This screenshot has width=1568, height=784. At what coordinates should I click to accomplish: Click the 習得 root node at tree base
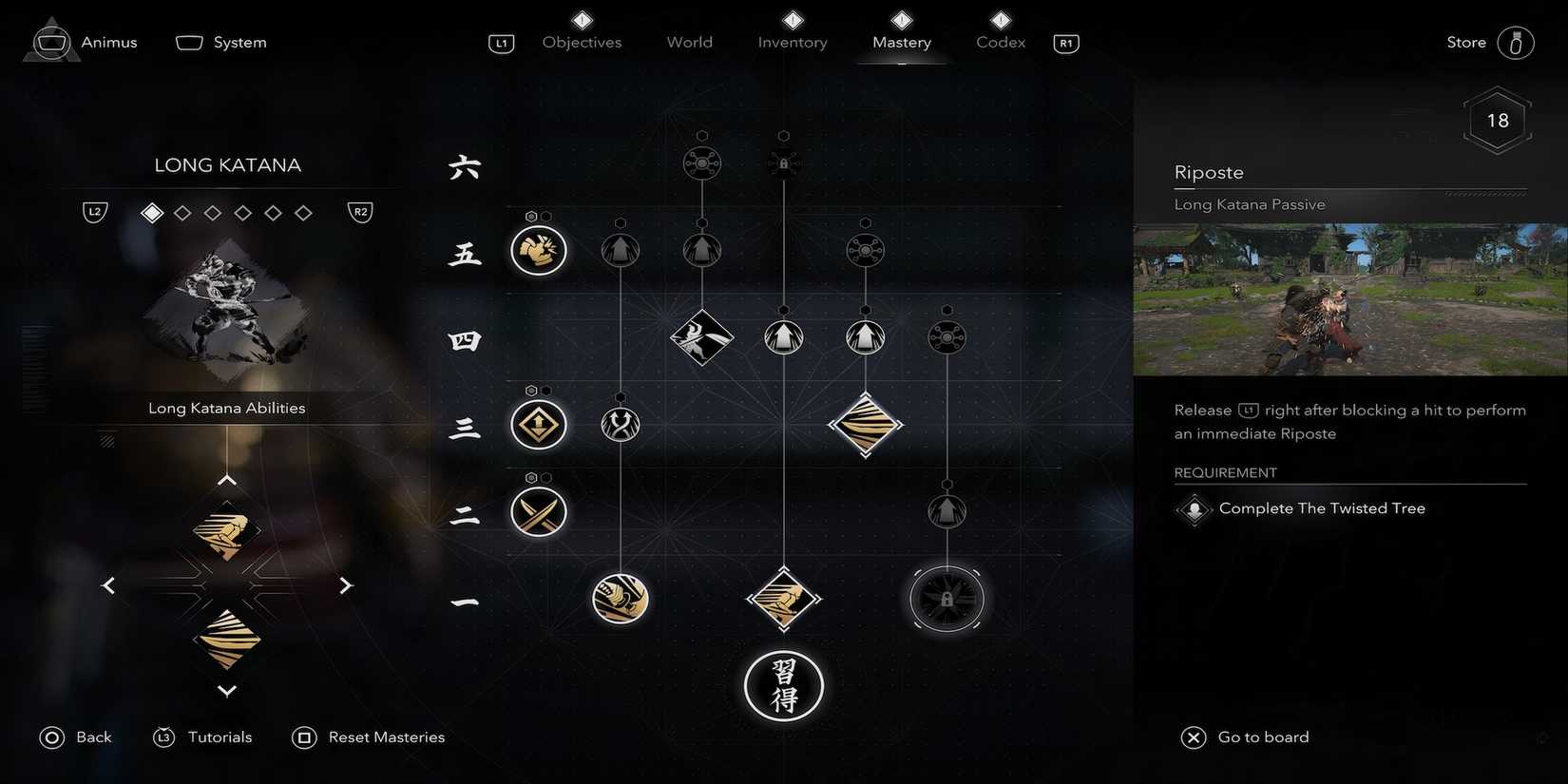pyautogui.click(x=783, y=685)
